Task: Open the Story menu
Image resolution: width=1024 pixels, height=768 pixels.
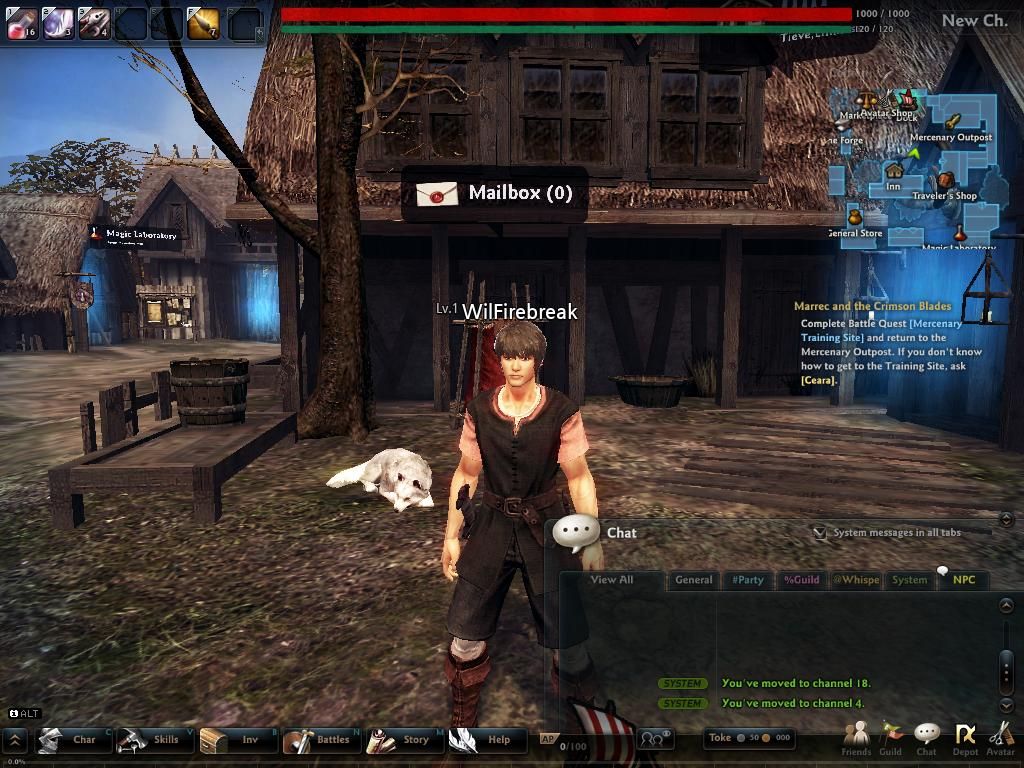Action: (x=403, y=740)
